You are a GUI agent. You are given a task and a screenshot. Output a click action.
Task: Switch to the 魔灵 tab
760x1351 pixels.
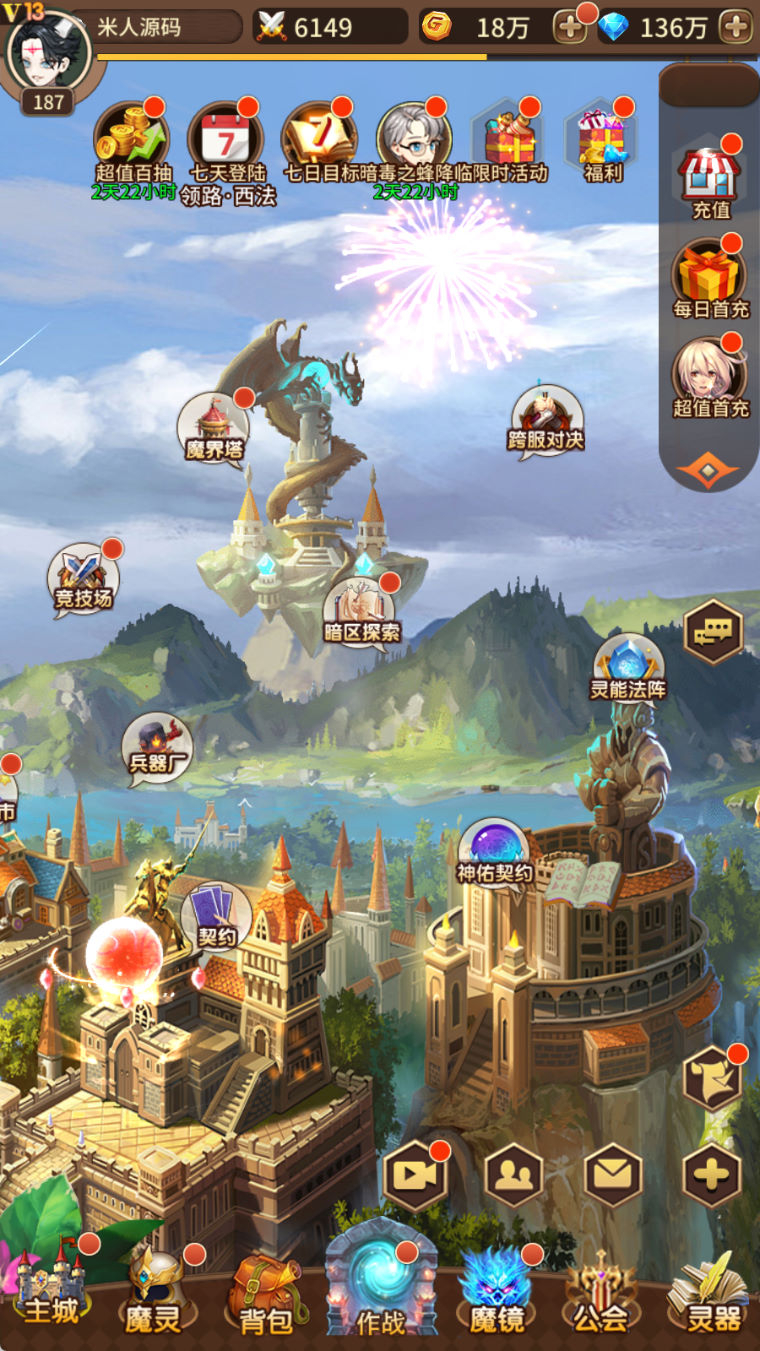click(x=155, y=1290)
